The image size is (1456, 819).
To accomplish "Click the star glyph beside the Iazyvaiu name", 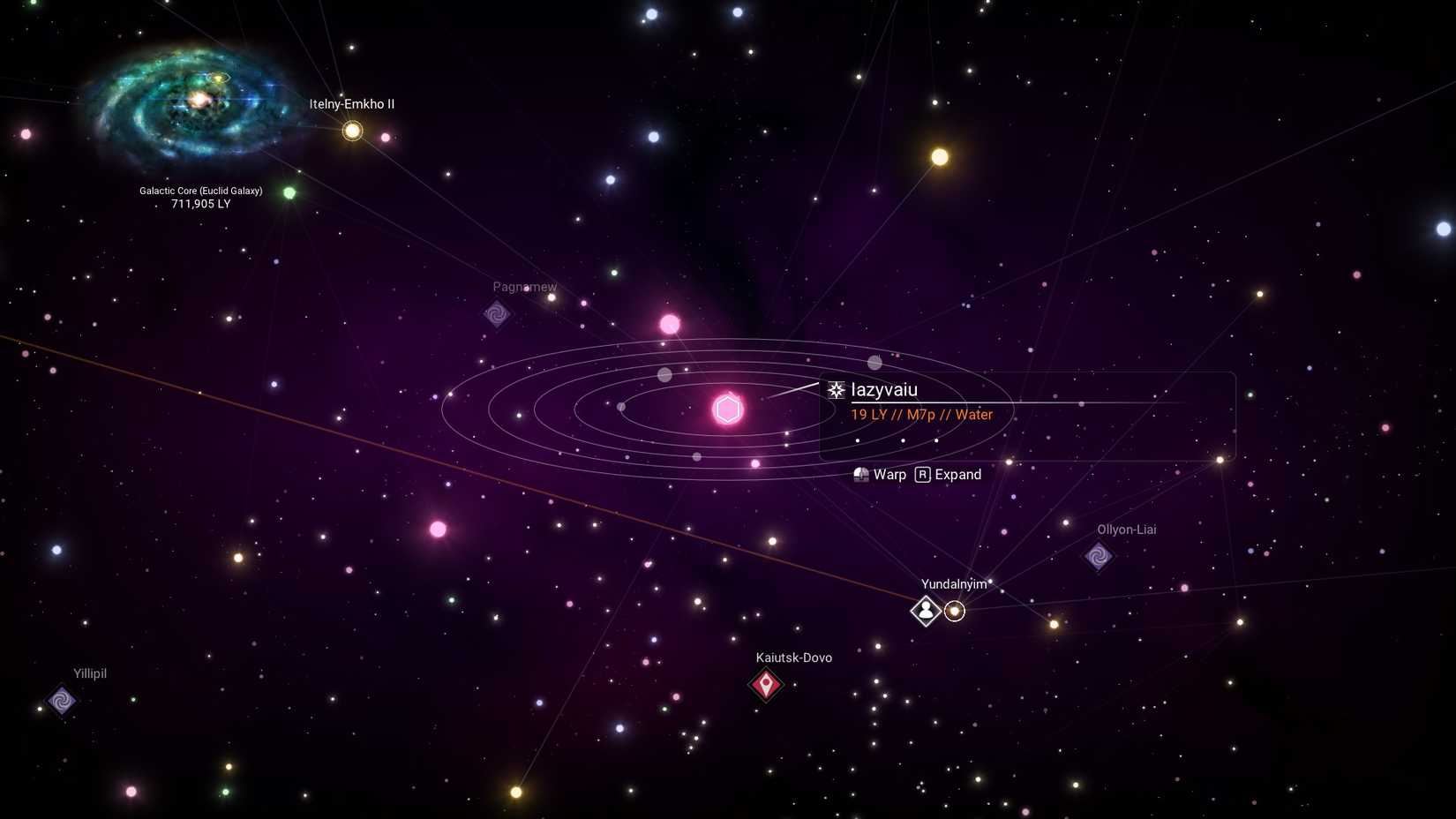I will coord(835,388).
